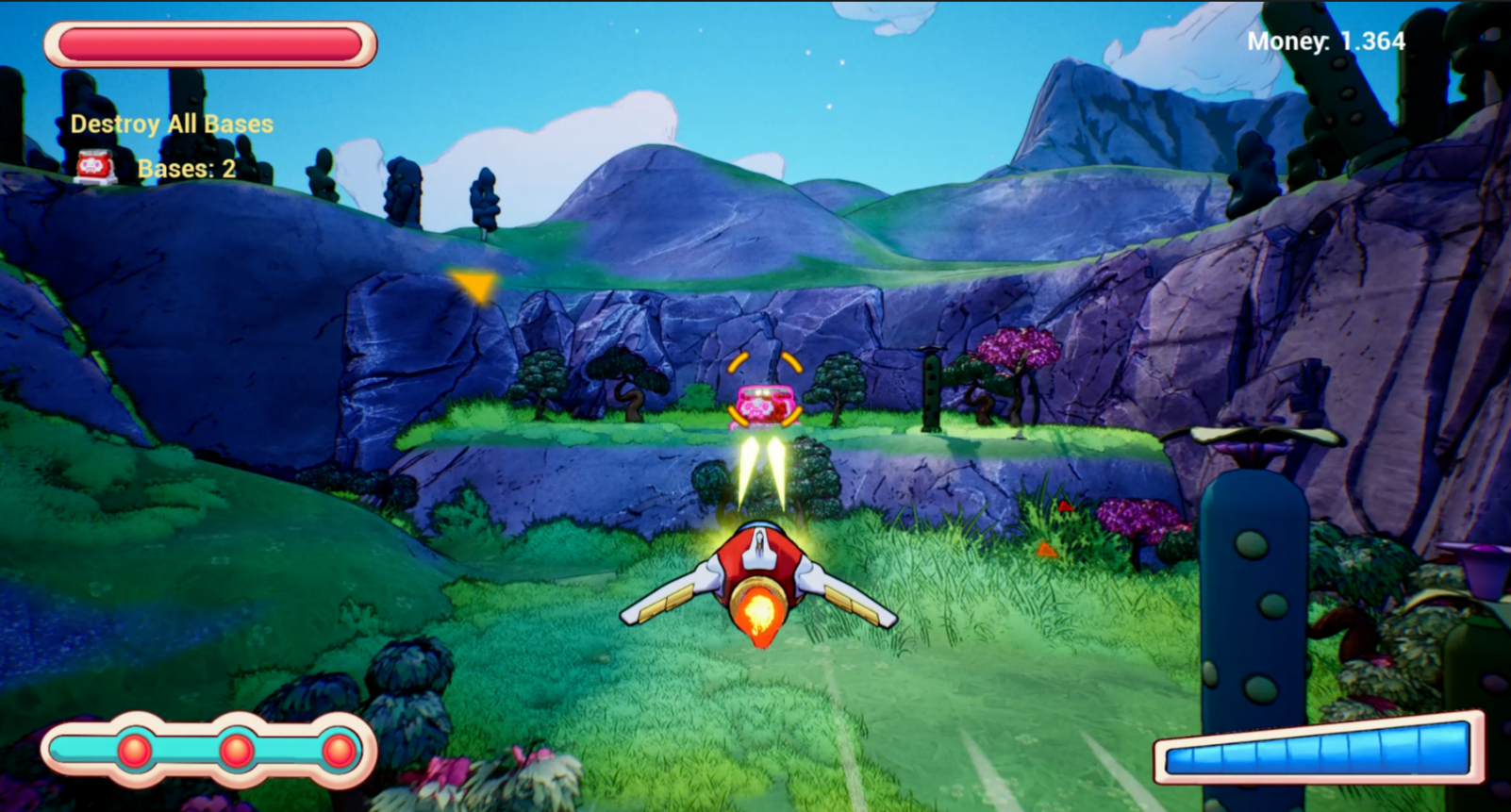The image size is (1511, 812).
Task: Select the Destroy All Bases objective text
Action: click(x=172, y=124)
